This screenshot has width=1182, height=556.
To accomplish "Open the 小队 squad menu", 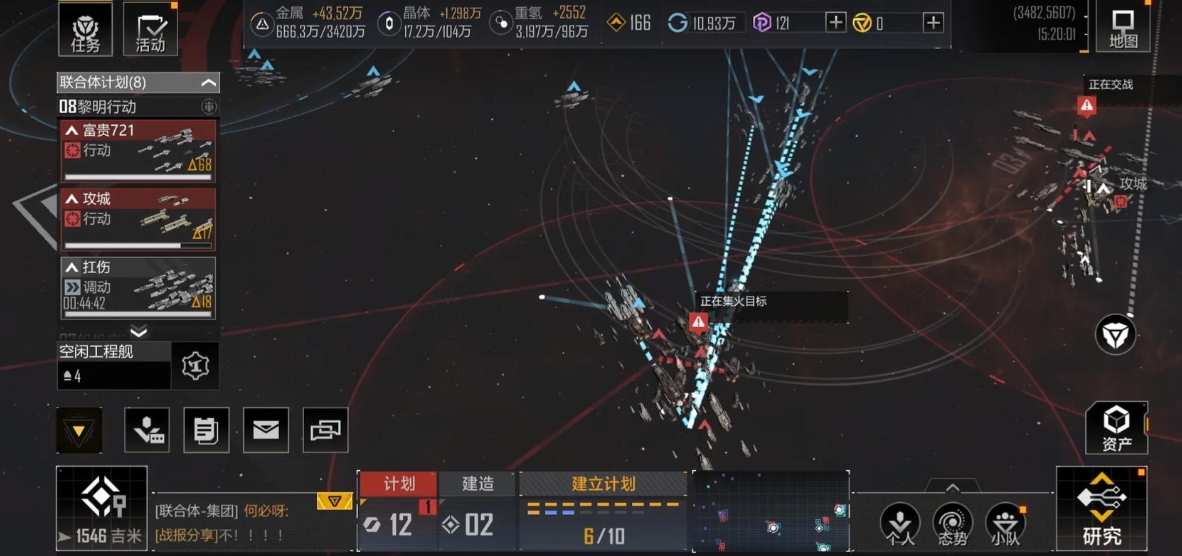I will [1005, 523].
